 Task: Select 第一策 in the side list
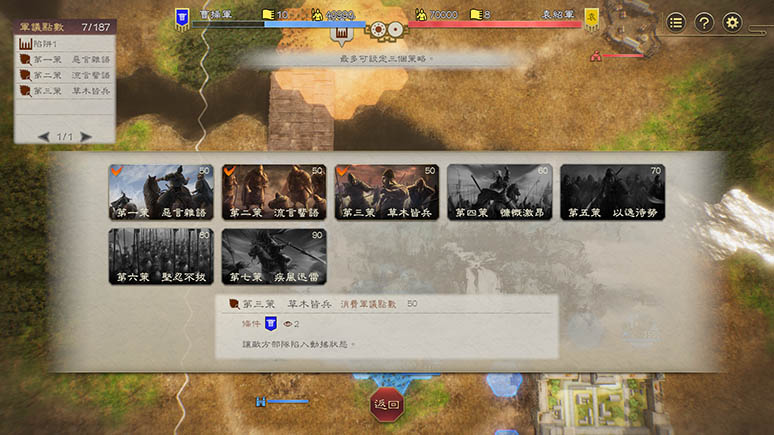pos(65,60)
